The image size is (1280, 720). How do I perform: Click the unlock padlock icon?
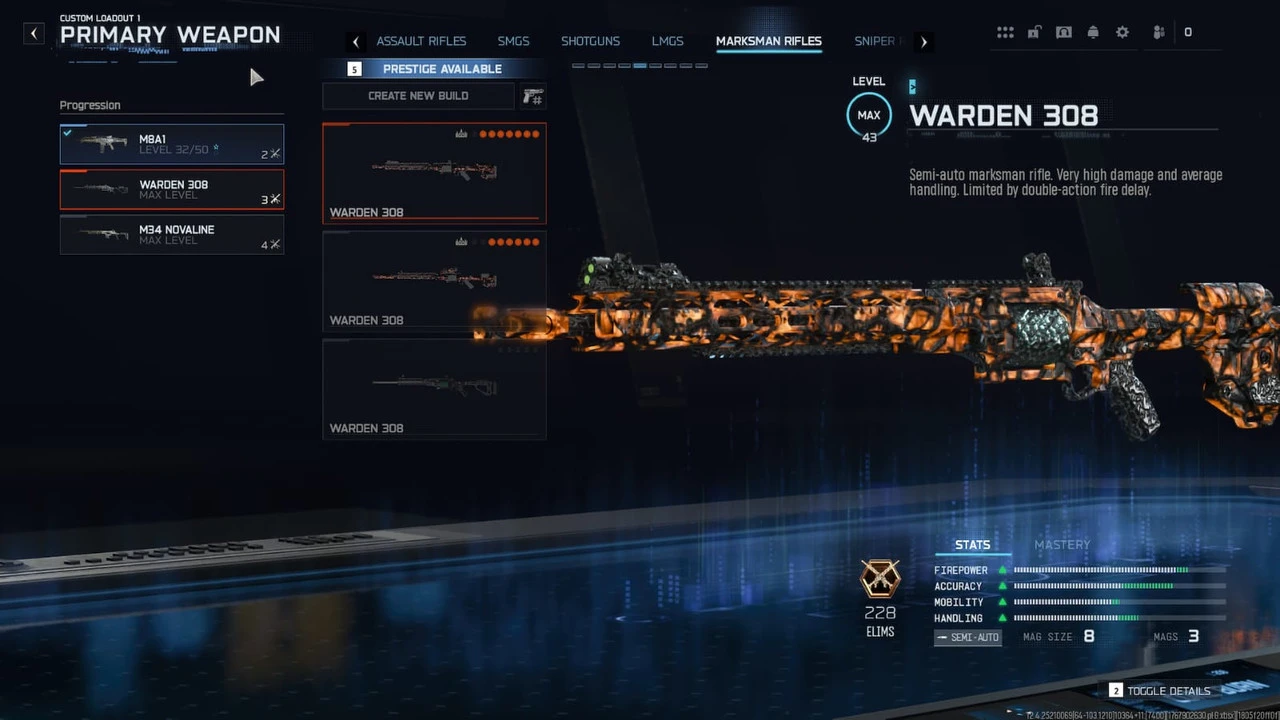click(1034, 31)
